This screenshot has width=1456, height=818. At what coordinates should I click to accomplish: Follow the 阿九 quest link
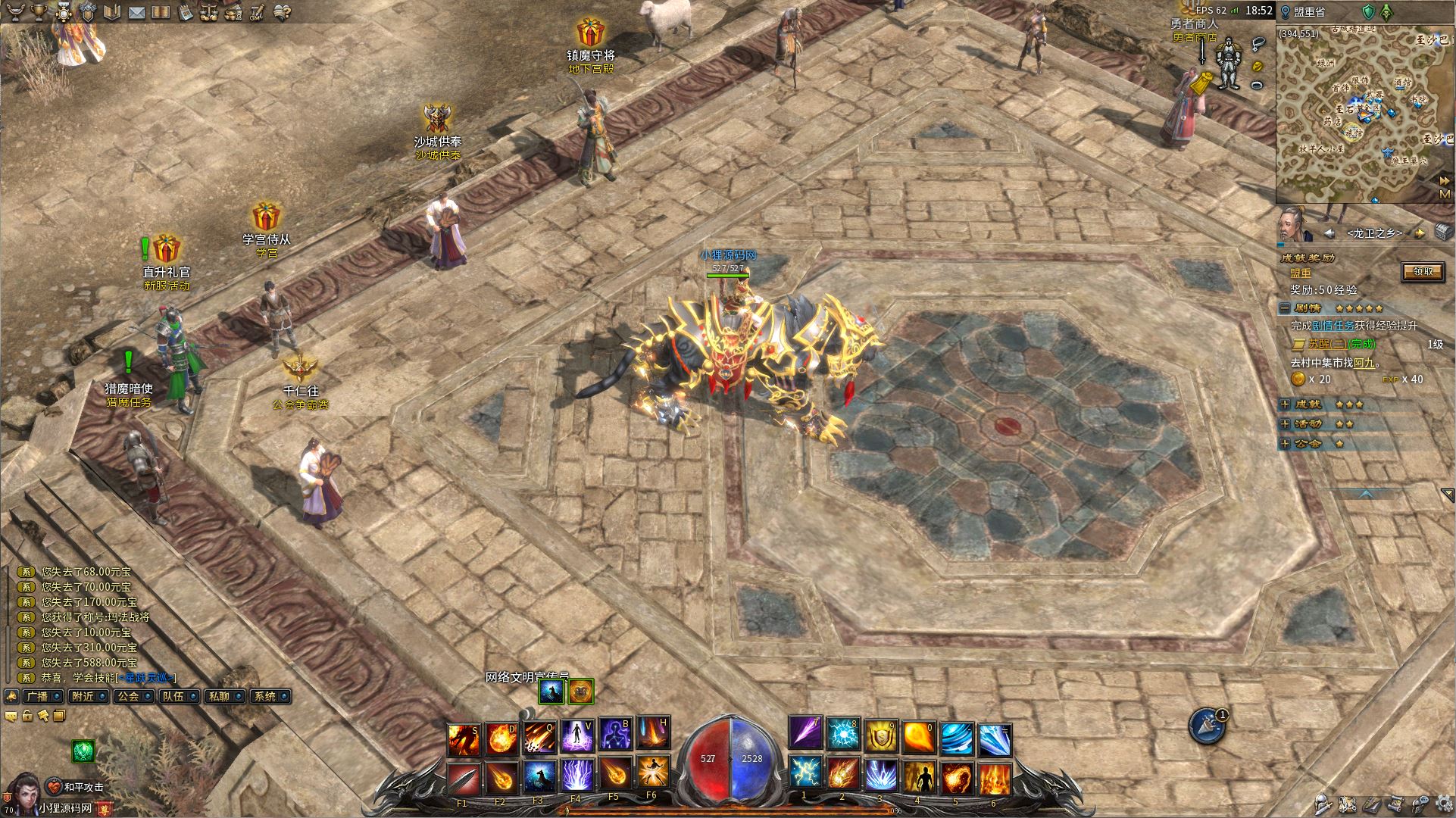pos(1364,363)
